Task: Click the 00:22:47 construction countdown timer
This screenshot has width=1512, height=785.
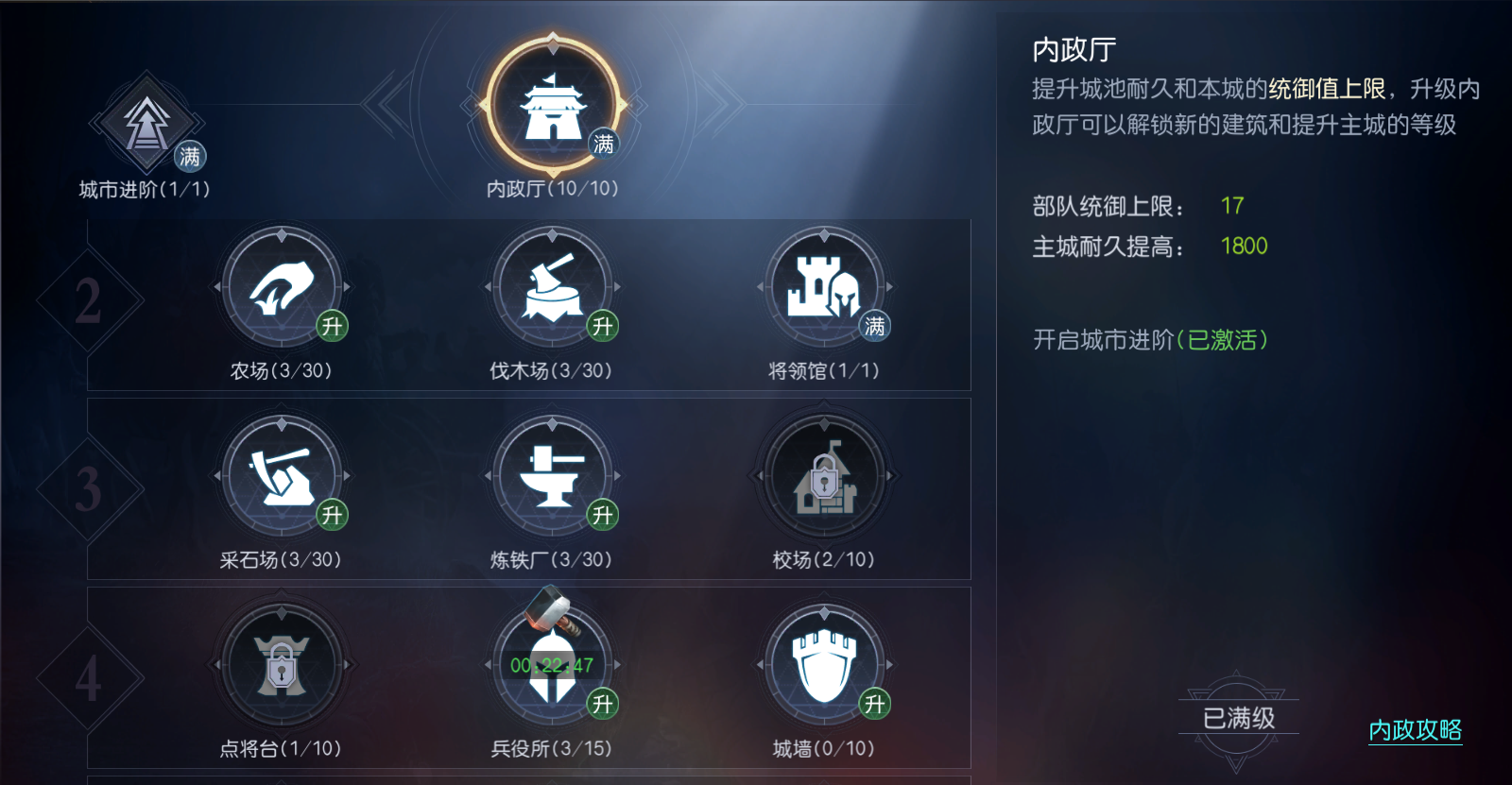Action: 553,664
